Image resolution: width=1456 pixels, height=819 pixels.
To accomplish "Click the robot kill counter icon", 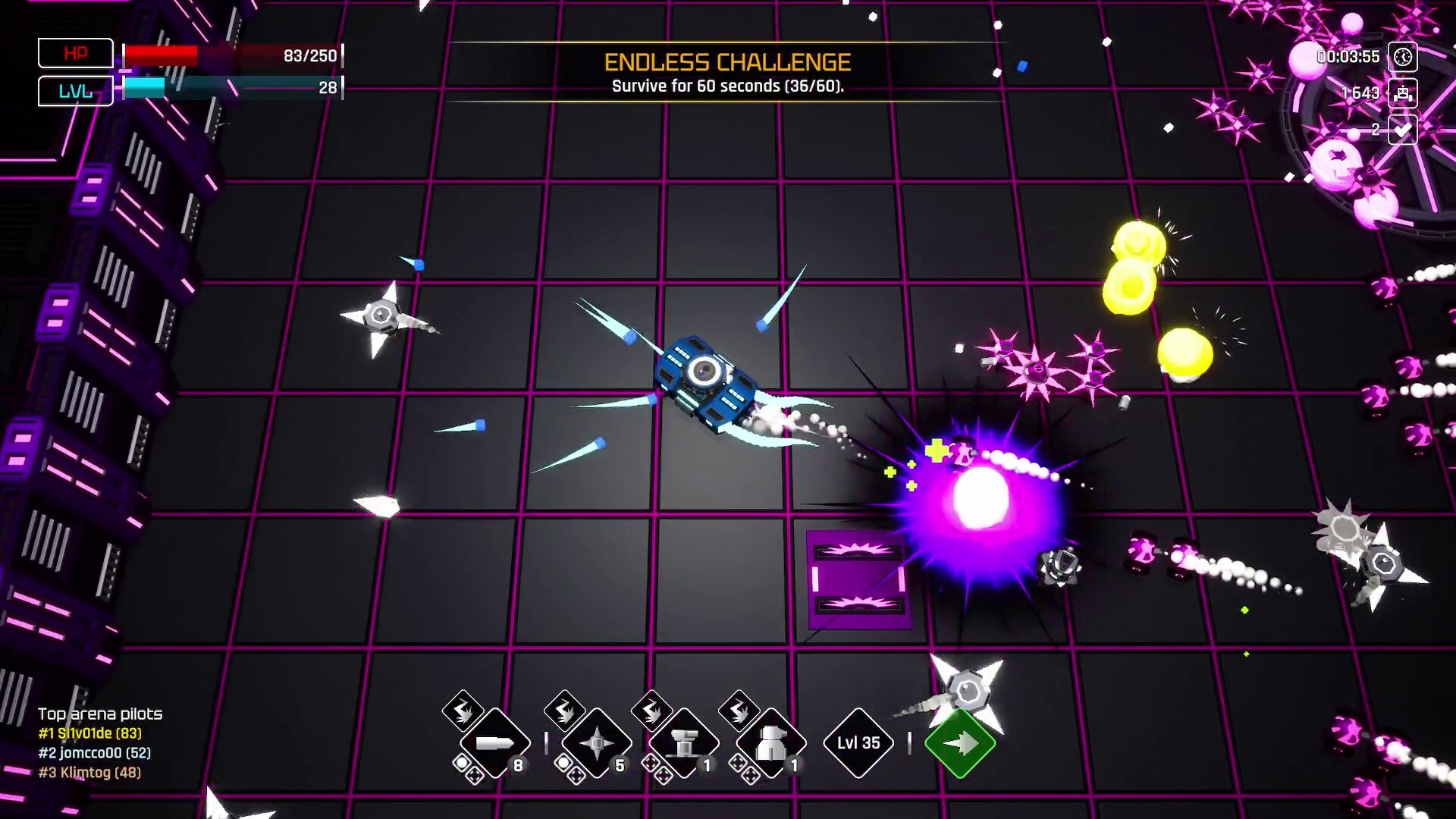I will 1404,93.
